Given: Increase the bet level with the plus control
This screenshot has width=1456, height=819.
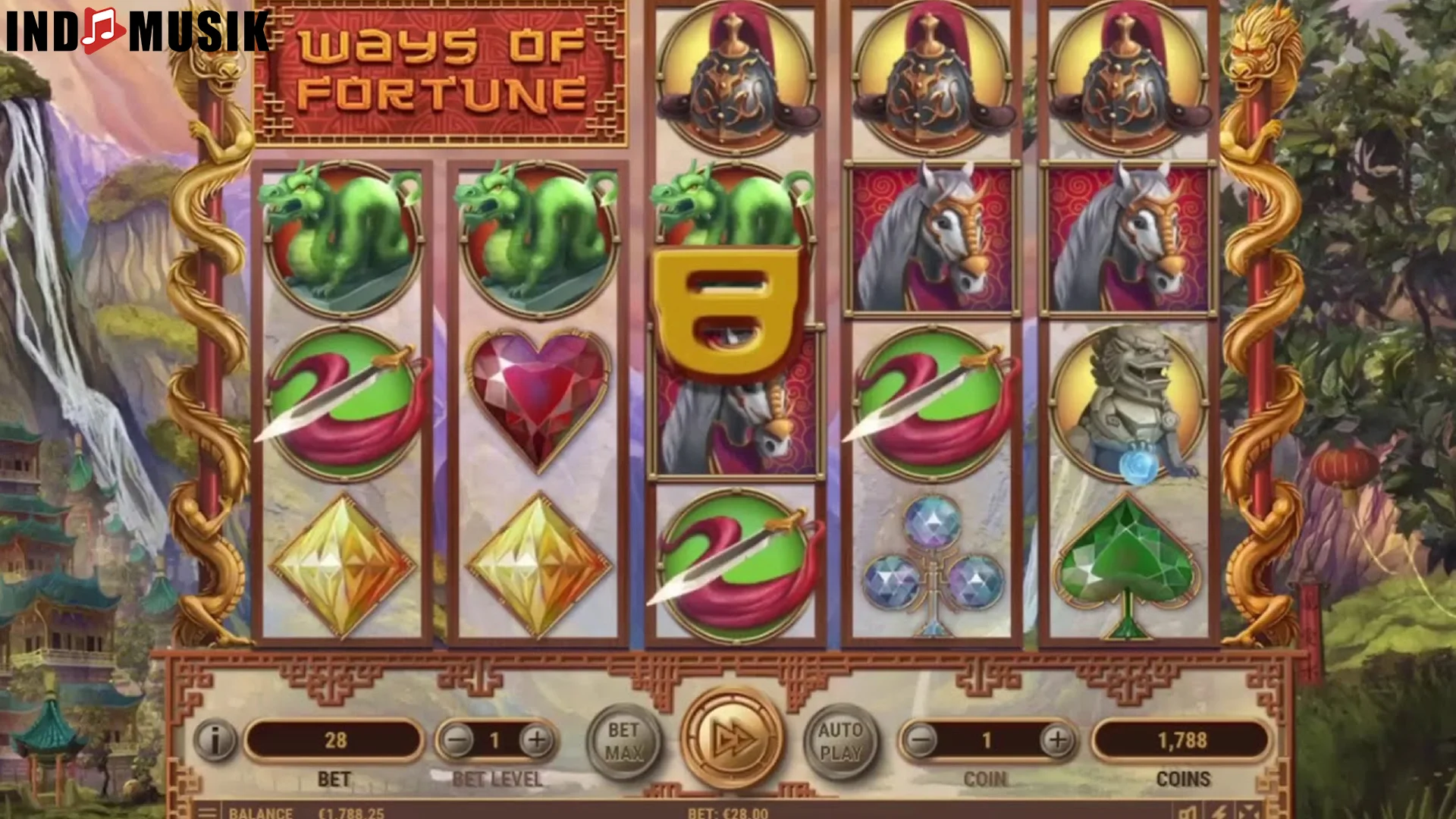Looking at the screenshot, I should [x=537, y=742].
